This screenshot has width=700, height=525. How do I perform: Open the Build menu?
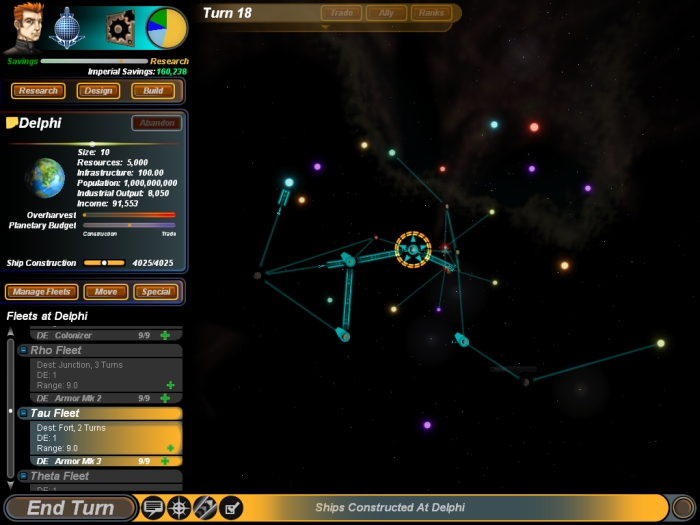[x=153, y=91]
